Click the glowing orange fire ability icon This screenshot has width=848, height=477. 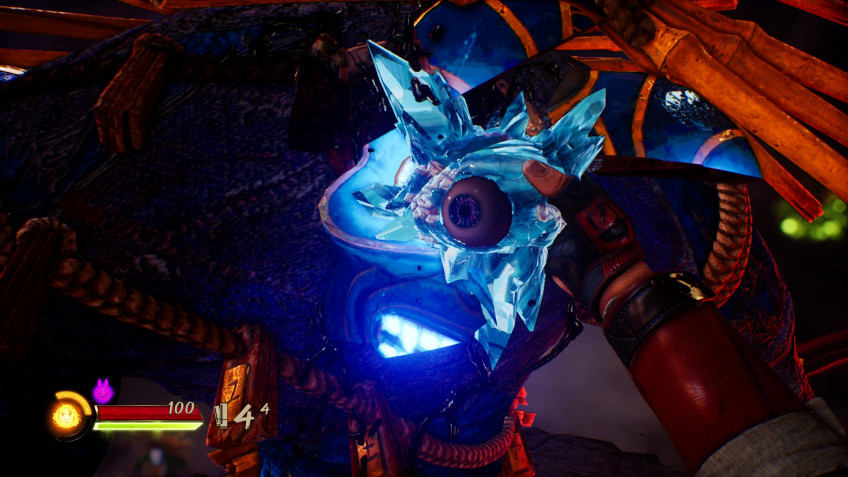[67, 415]
